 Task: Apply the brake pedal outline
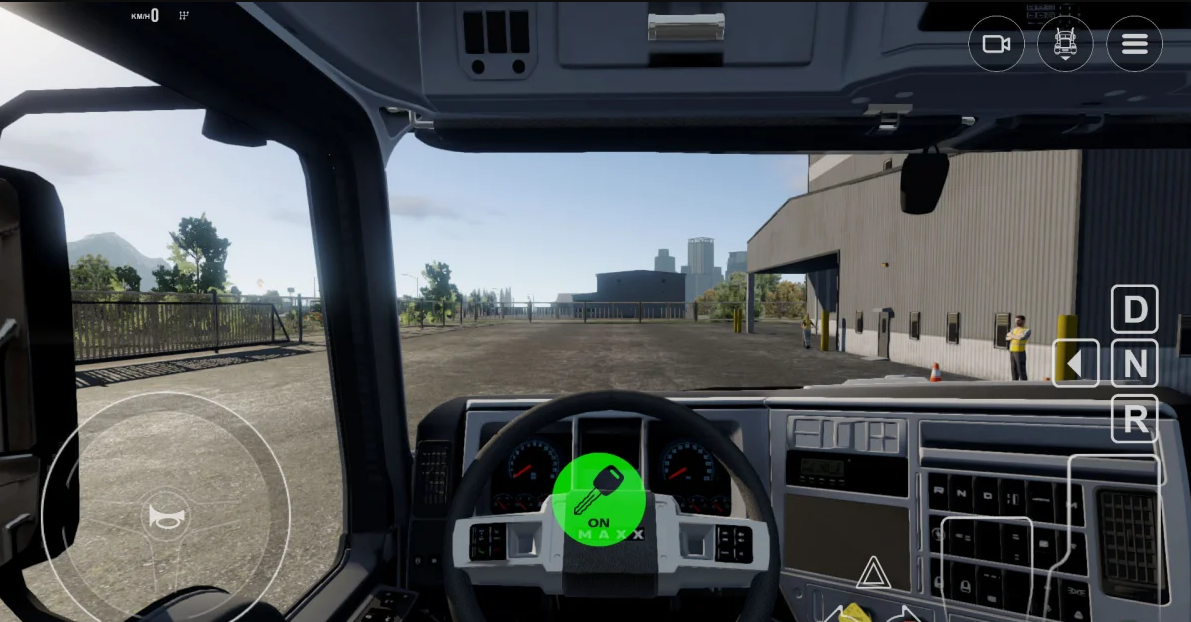(x=986, y=565)
